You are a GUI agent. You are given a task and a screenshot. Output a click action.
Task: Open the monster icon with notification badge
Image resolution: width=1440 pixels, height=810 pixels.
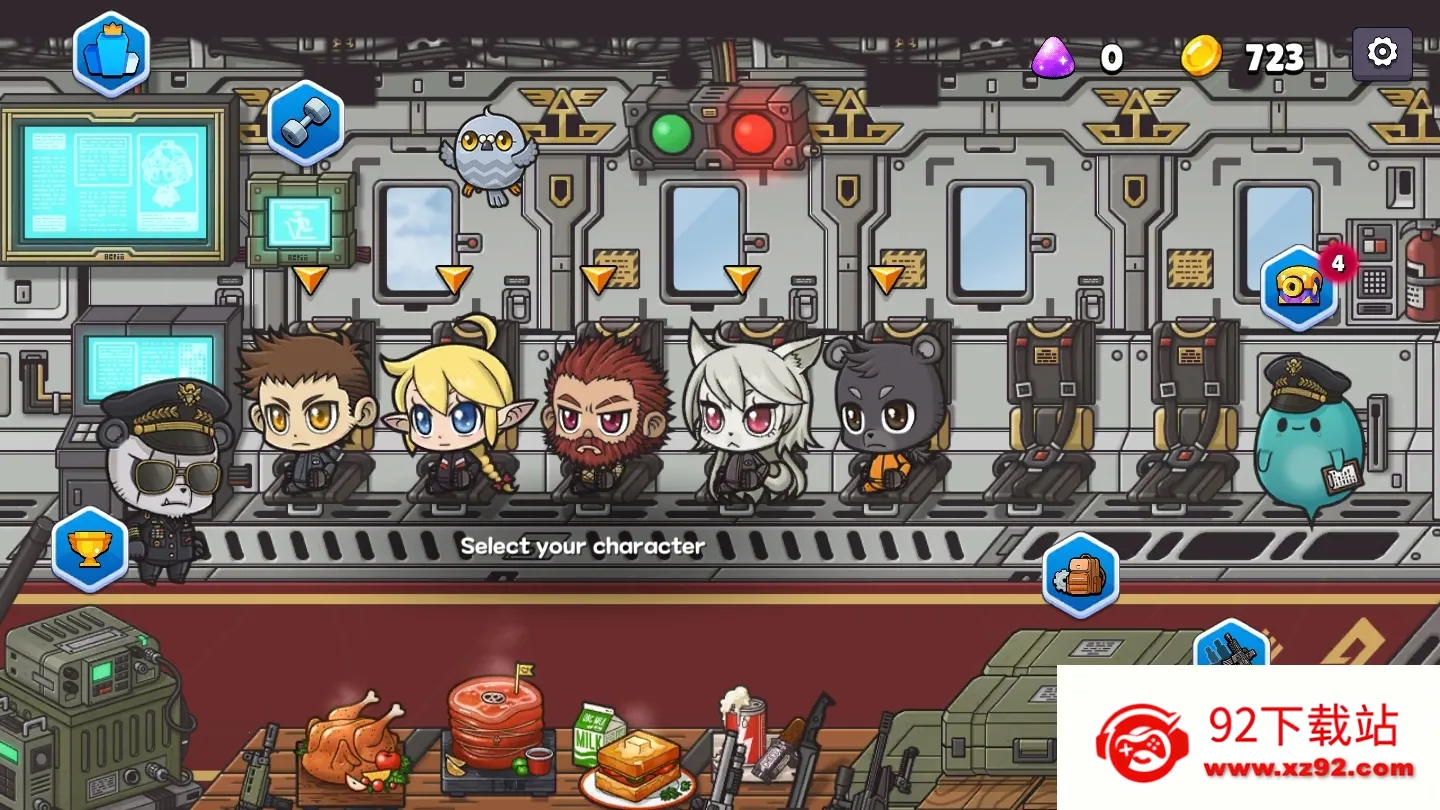click(x=1299, y=288)
